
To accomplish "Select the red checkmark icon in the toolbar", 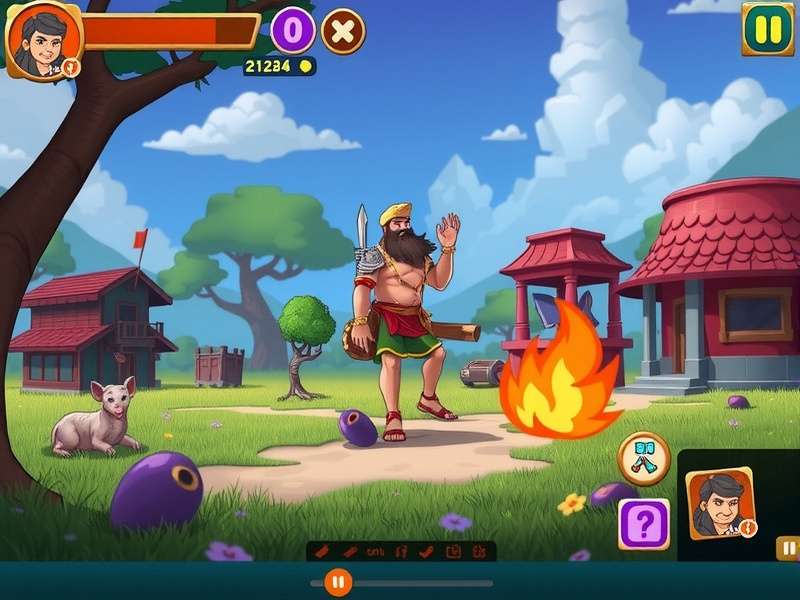I will pyautogui.click(x=427, y=551).
